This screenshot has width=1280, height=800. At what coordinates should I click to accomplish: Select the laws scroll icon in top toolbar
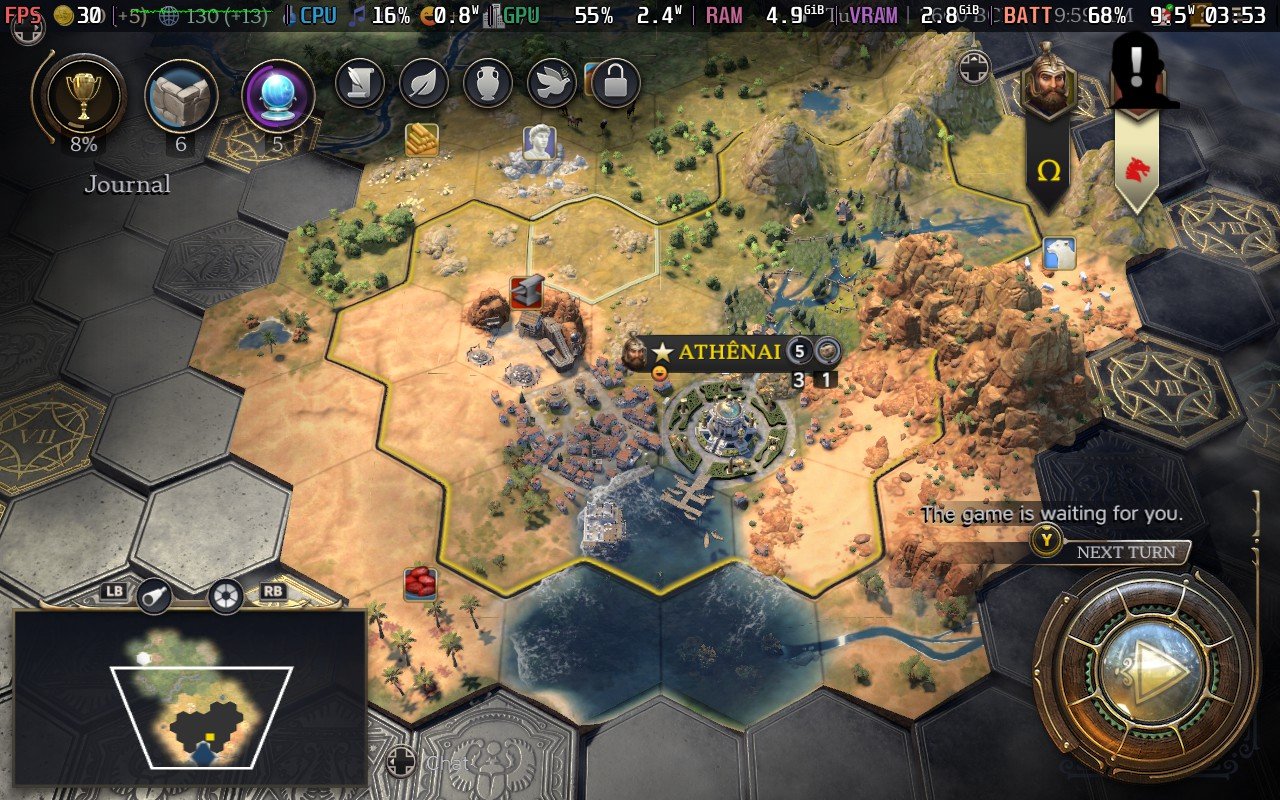click(361, 85)
